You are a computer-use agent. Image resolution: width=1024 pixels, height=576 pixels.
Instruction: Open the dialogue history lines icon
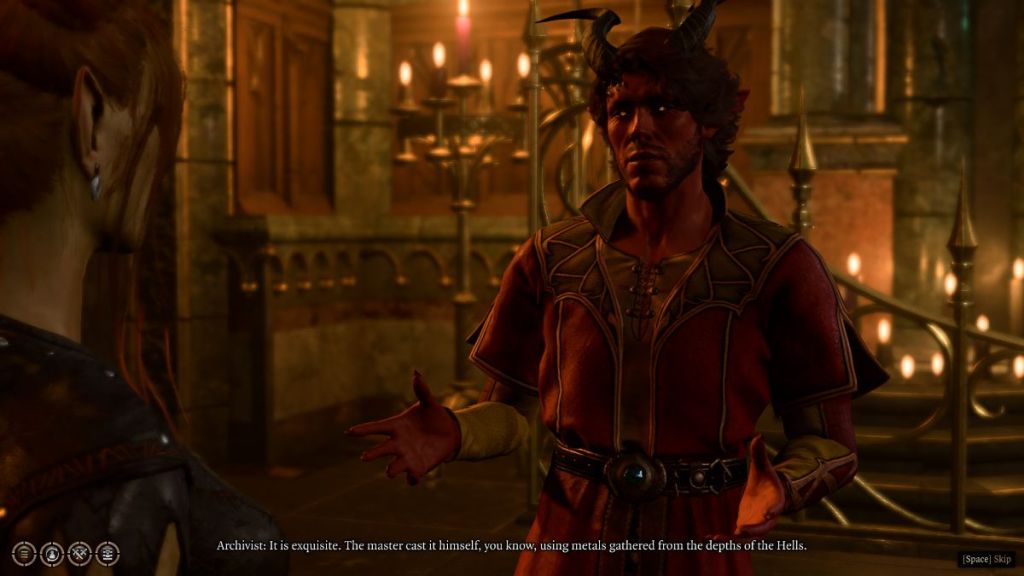[x=24, y=554]
